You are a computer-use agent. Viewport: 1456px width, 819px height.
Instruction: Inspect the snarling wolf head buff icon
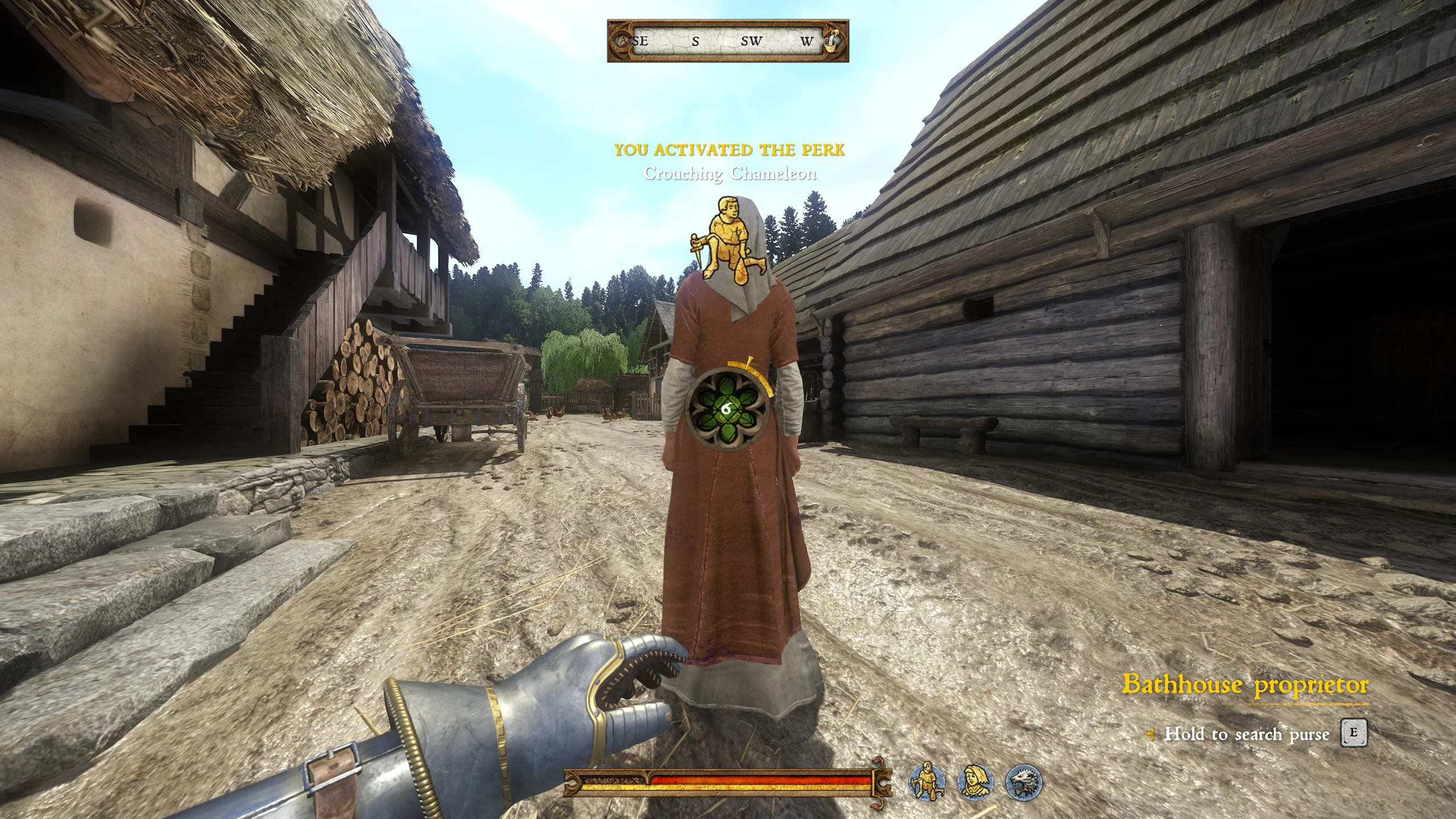(x=1024, y=781)
